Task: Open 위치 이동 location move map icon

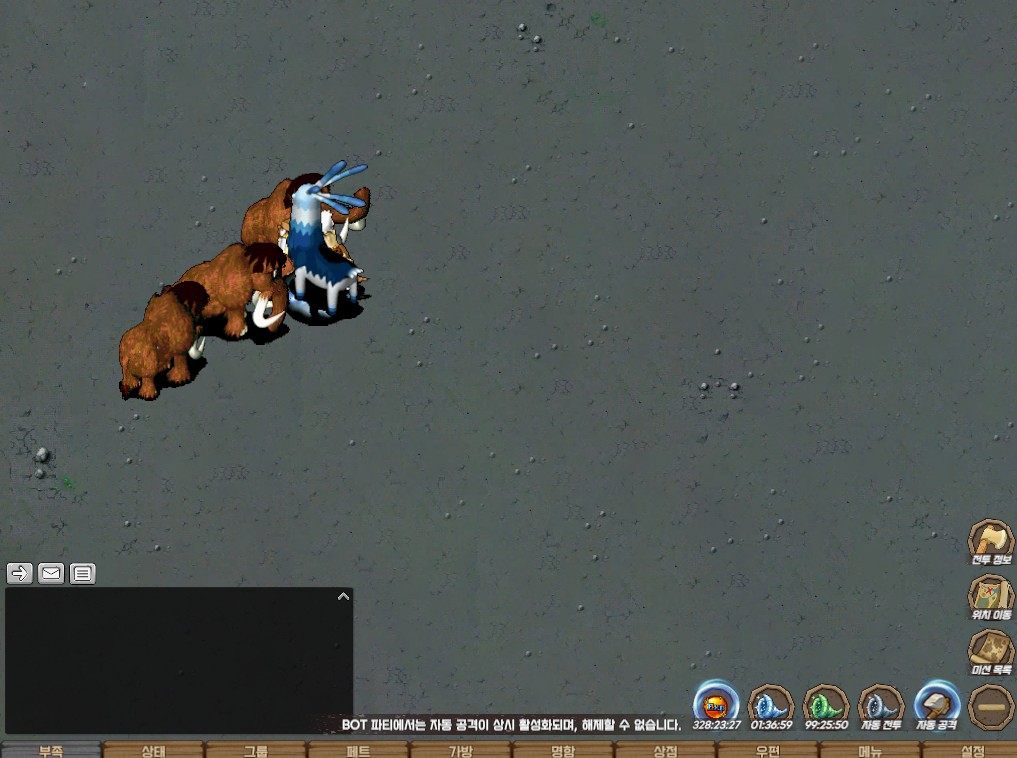Action: click(x=990, y=597)
